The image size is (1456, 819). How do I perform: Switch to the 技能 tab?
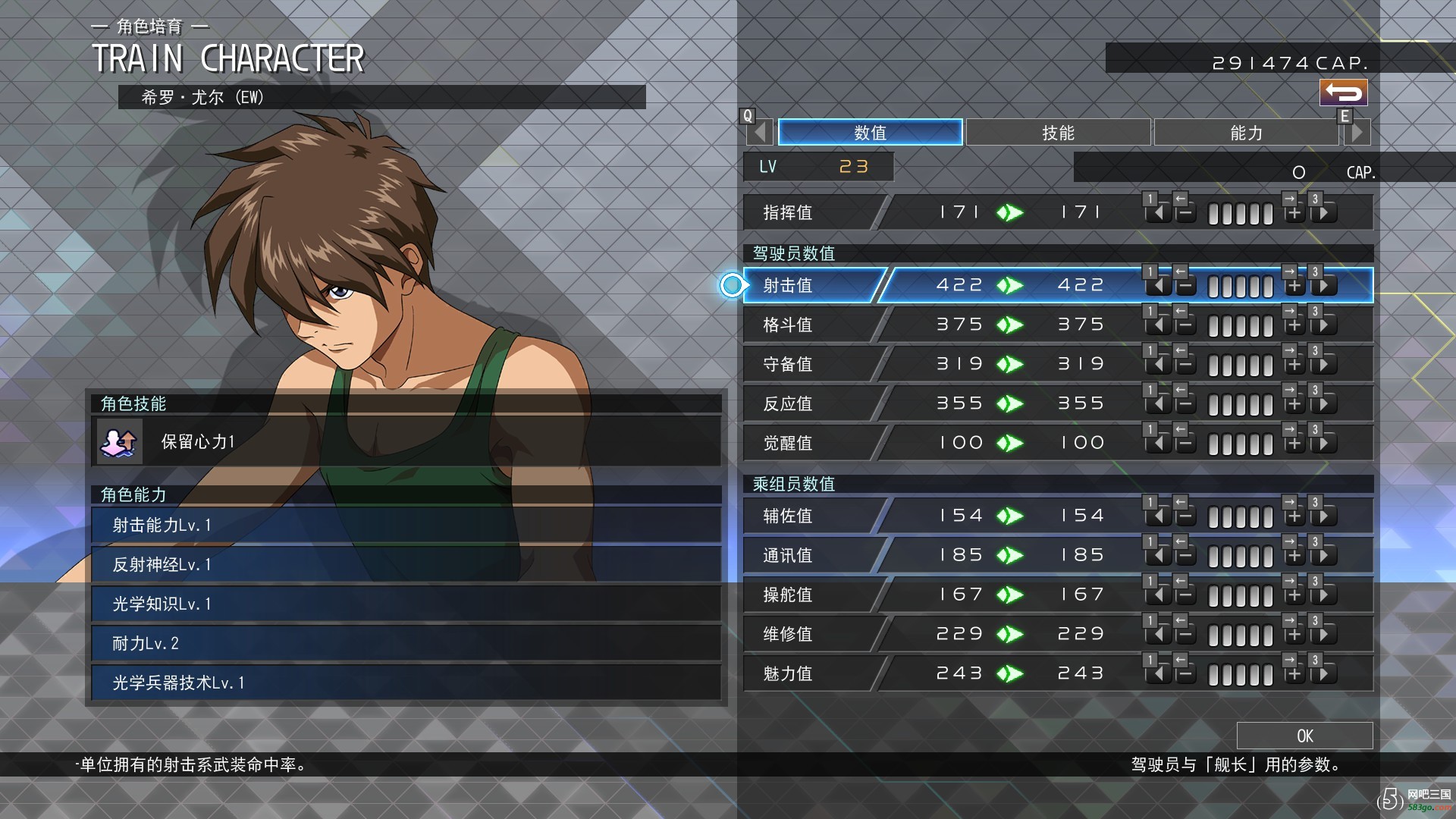1058,133
